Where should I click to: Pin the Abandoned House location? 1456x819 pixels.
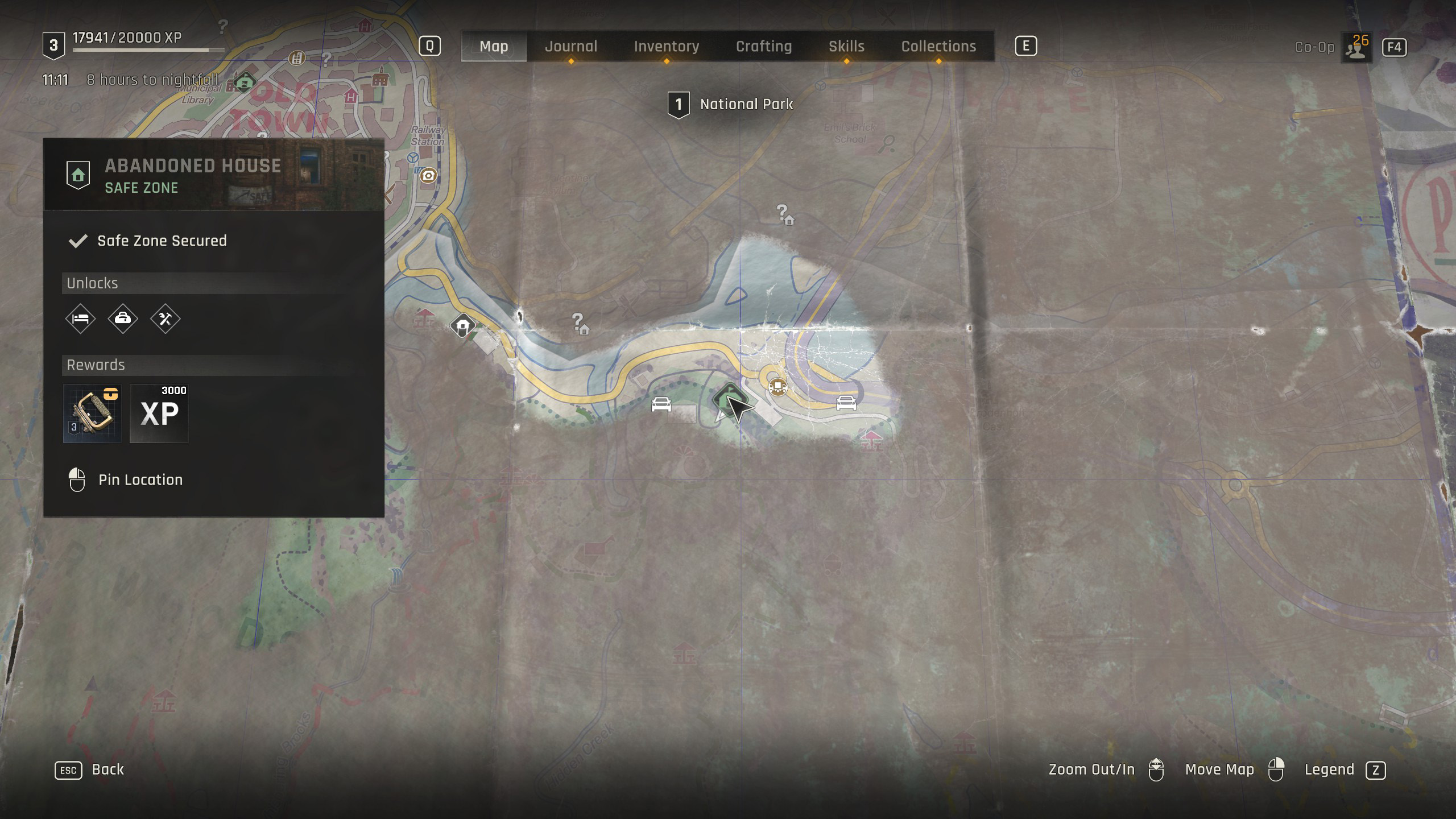pyautogui.click(x=140, y=479)
